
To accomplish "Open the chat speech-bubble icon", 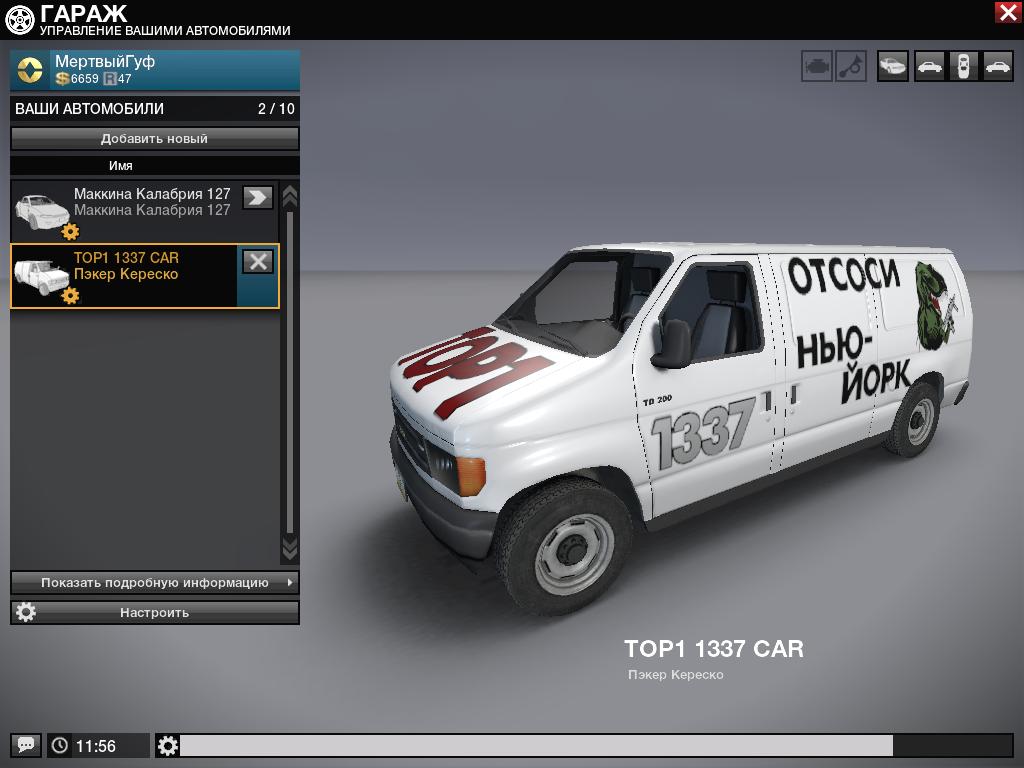I will 27,745.
